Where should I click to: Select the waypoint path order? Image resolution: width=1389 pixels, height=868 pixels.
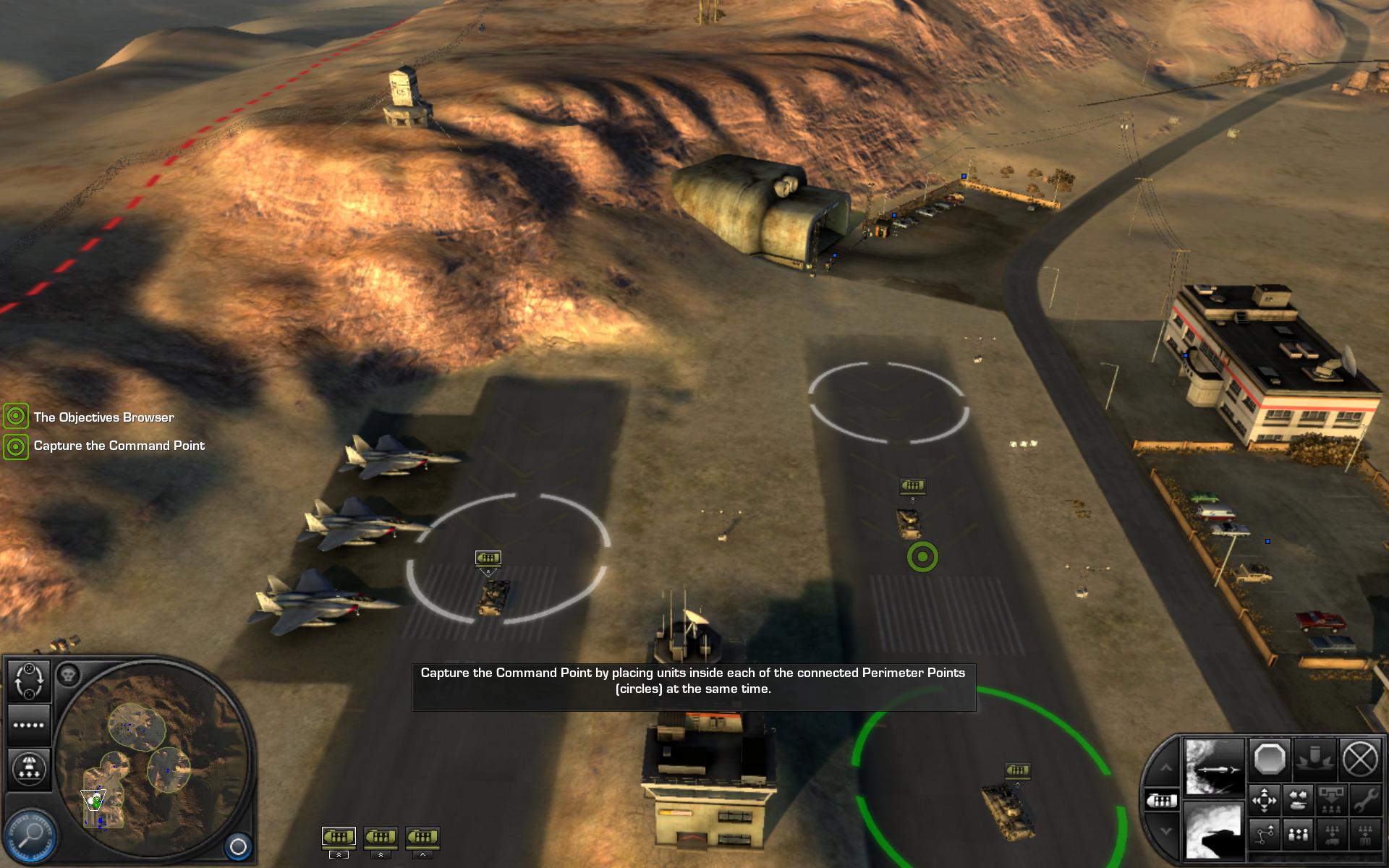click(1265, 835)
